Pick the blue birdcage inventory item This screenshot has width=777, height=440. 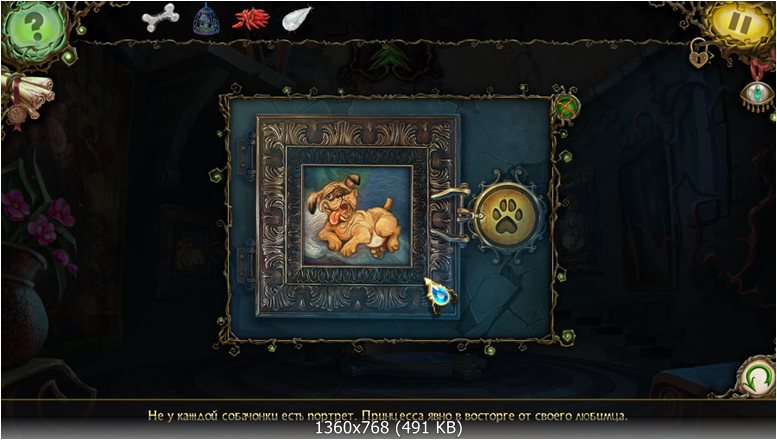coord(206,18)
